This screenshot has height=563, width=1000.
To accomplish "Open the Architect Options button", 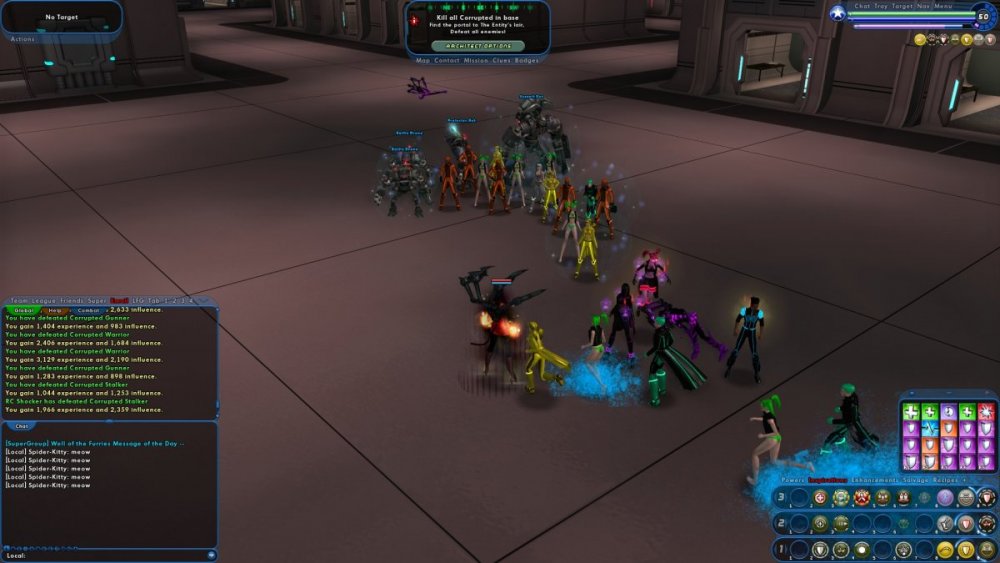I will pyautogui.click(x=478, y=46).
